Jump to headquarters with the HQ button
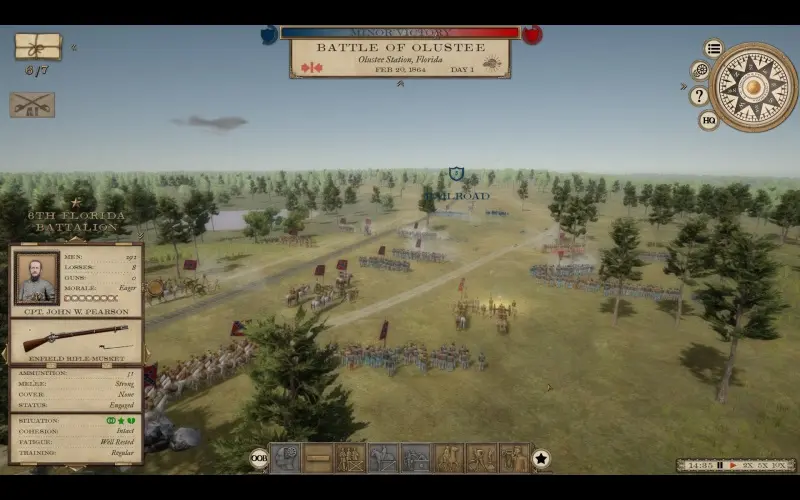This screenshot has height=500, width=800. coord(709,120)
